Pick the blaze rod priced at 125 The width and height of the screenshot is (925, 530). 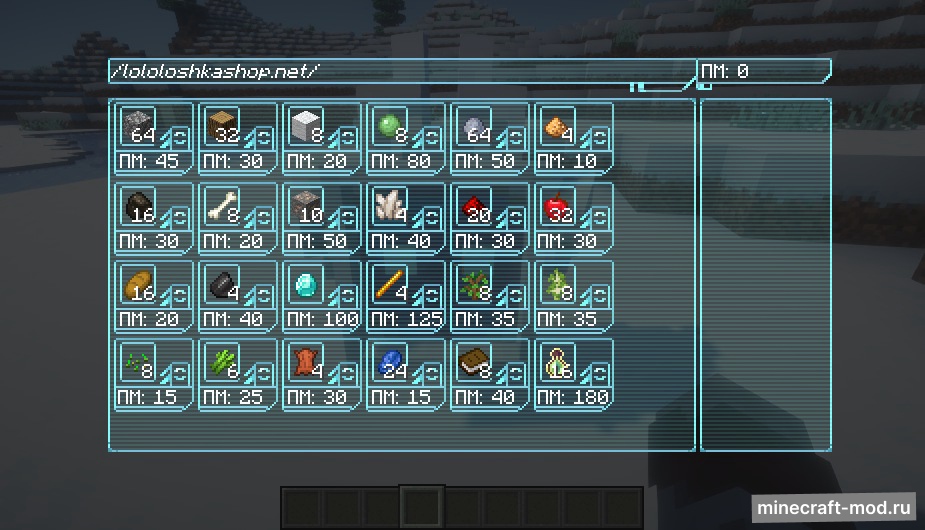tap(390, 286)
